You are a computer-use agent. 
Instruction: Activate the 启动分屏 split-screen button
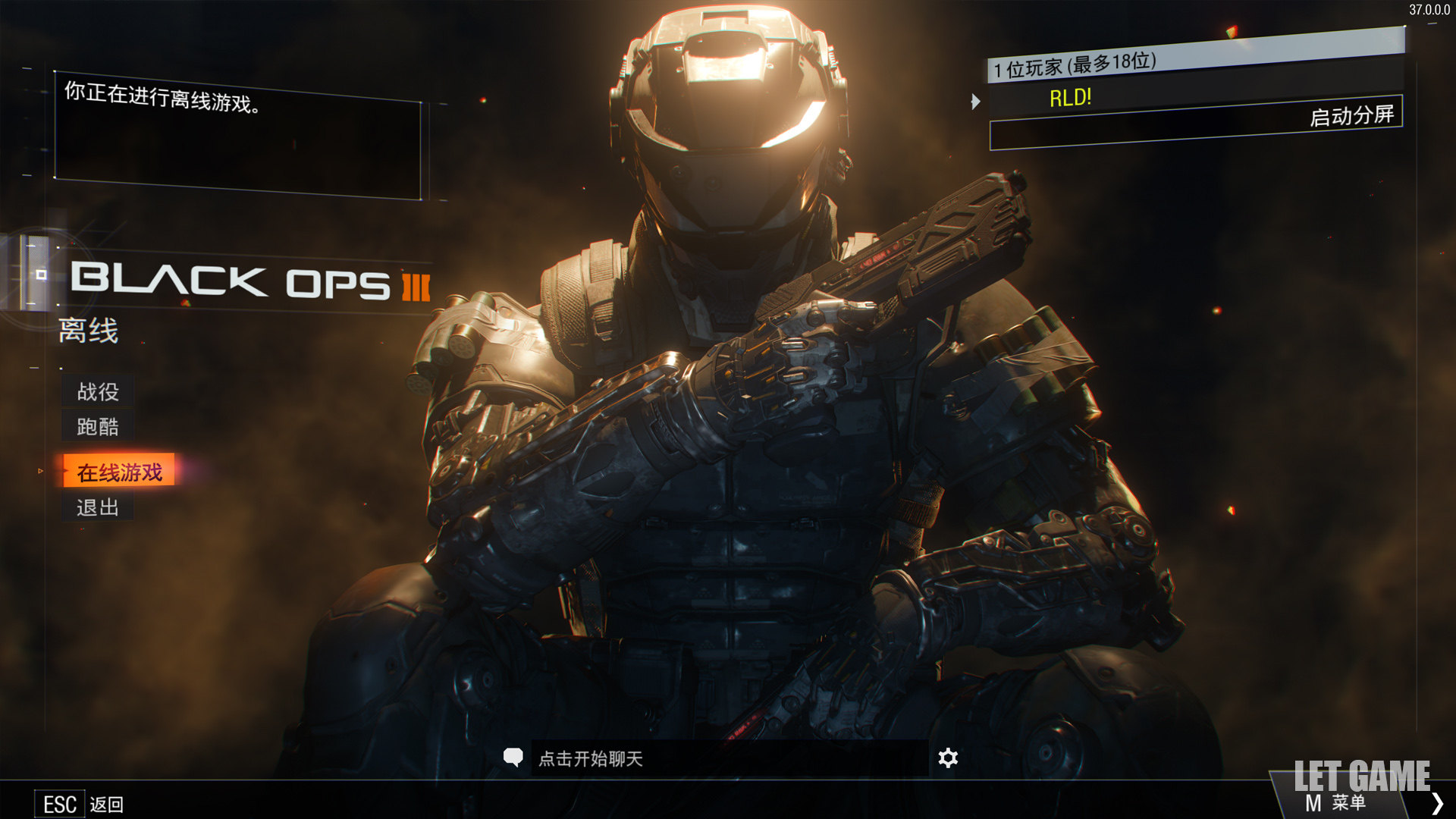click(1351, 116)
